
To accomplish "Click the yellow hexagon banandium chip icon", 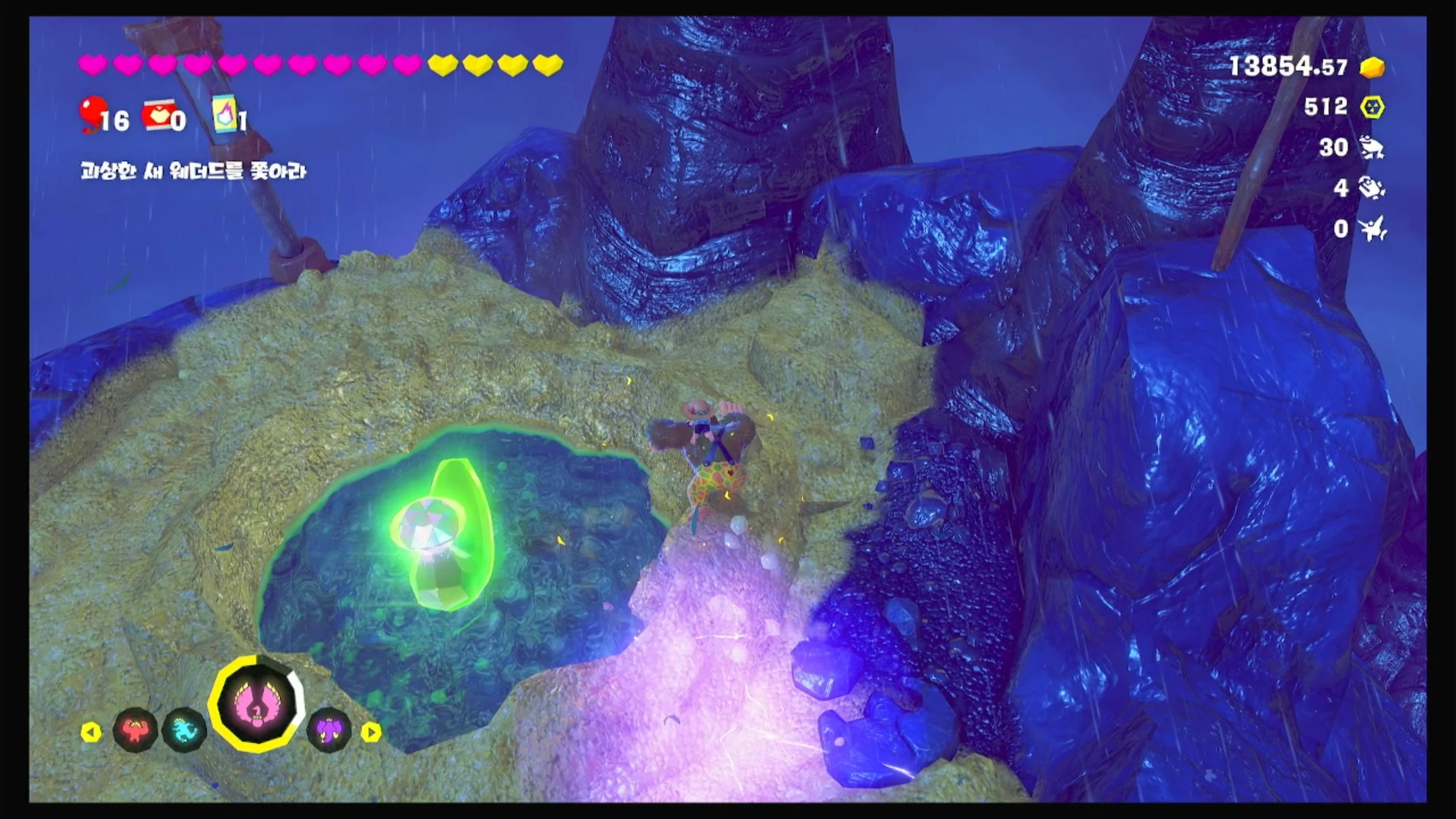I will coord(1372,107).
